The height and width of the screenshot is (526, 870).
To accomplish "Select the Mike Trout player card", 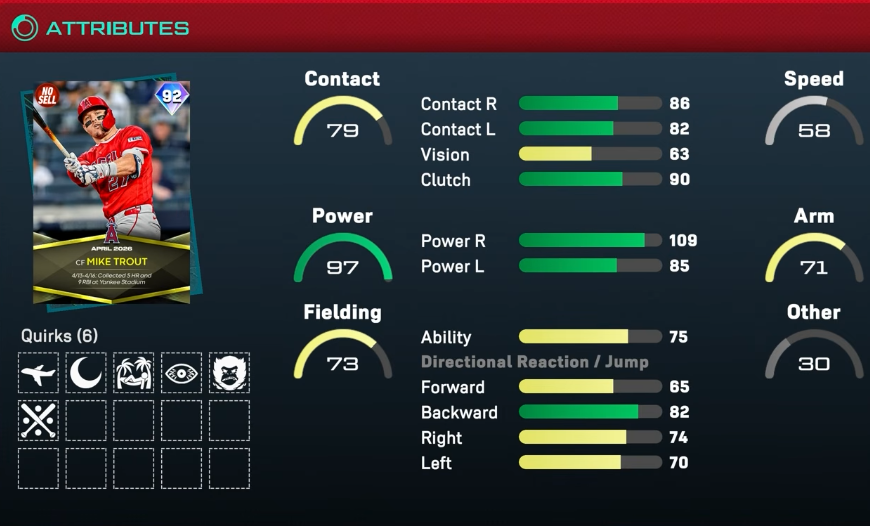I will pyautogui.click(x=110, y=190).
